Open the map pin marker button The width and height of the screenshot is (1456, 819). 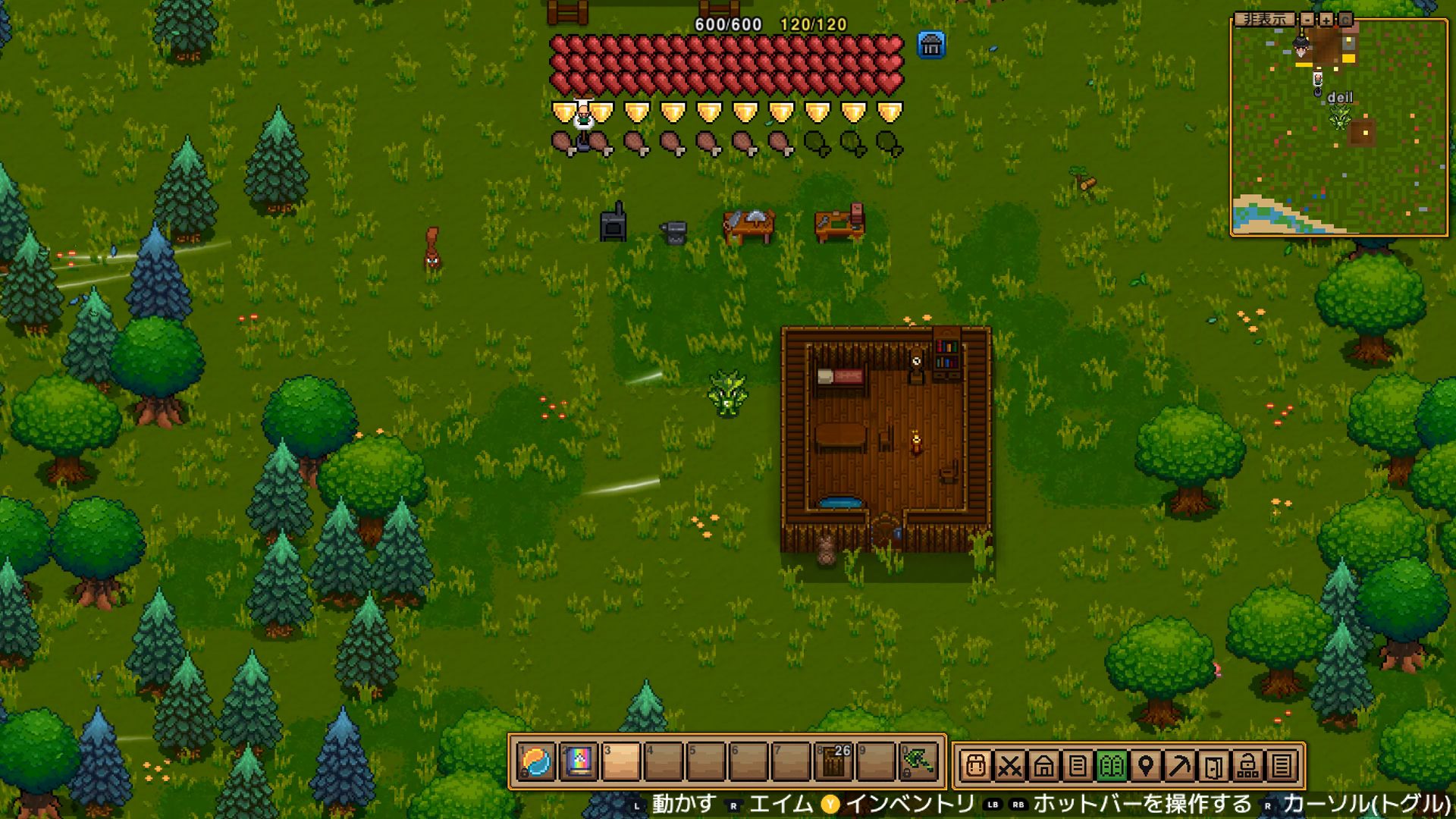1146,766
